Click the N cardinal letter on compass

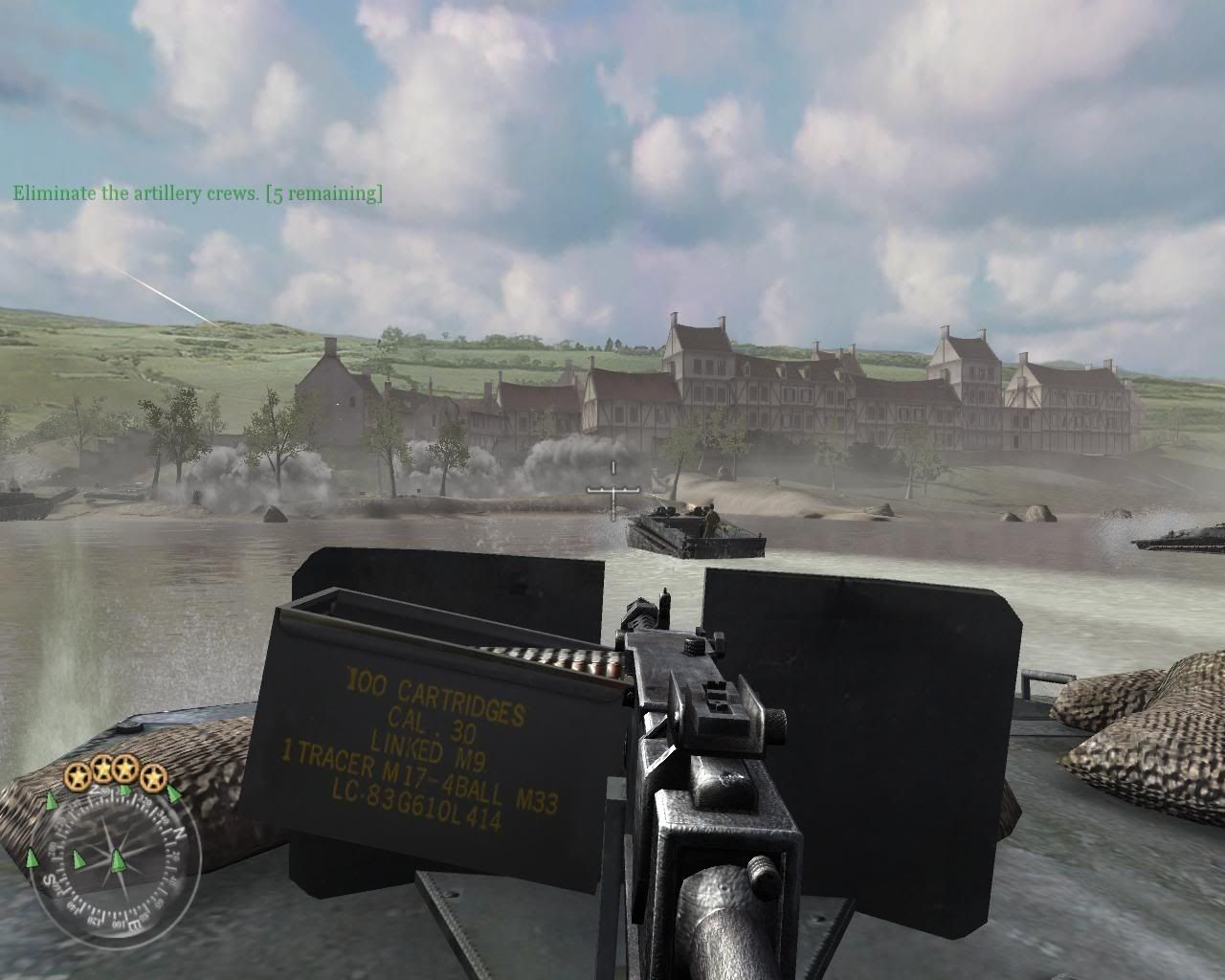[180, 834]
